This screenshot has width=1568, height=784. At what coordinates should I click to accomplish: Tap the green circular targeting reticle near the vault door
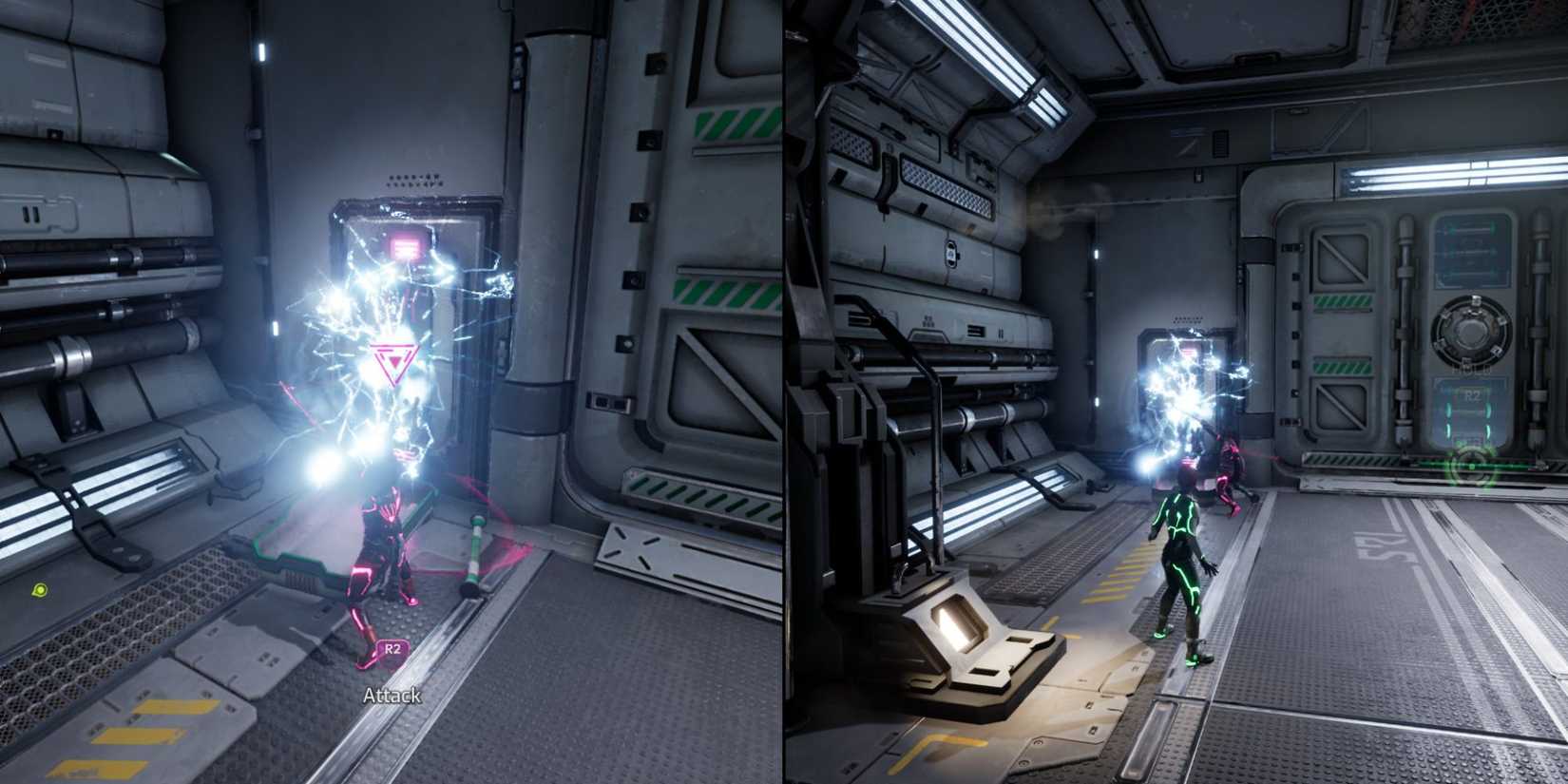[1472, 468]
